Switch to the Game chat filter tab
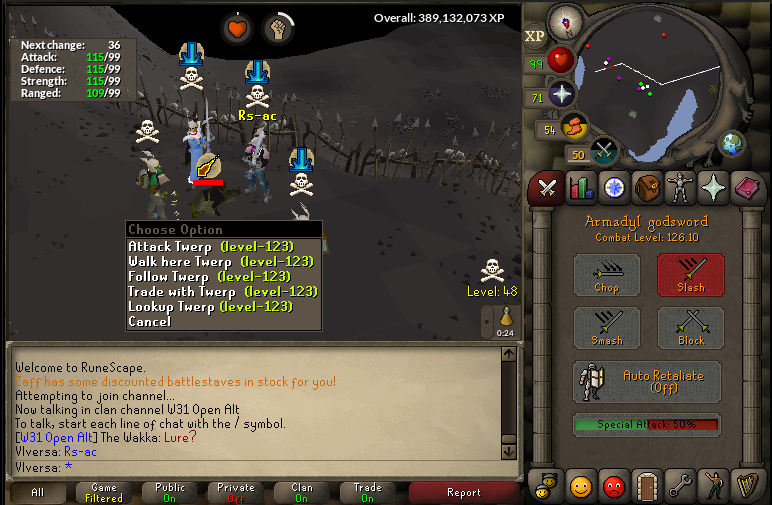The height and width of the screenshot is (505, 772). [104, 492]
